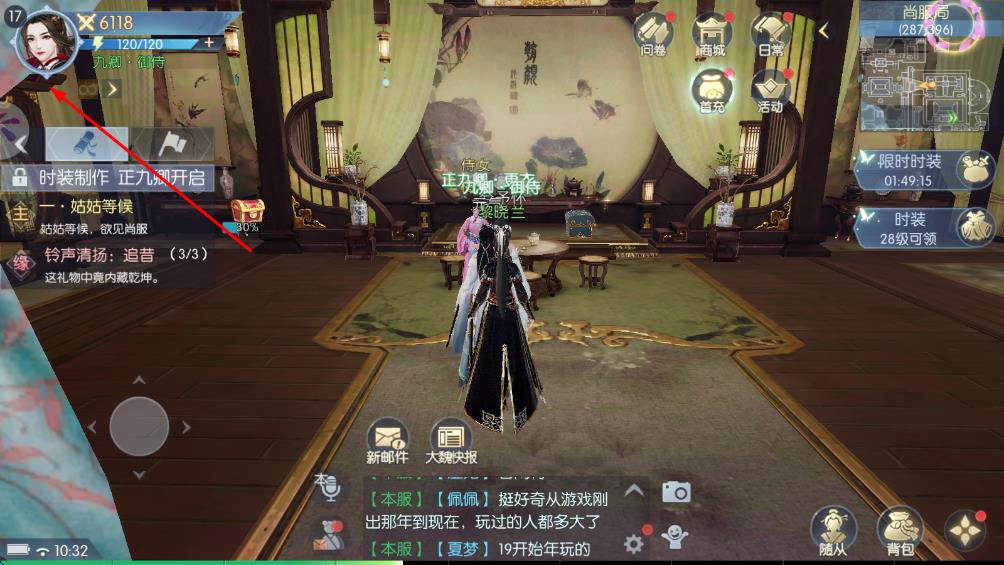Open the 30% treasure chest reward
The image size is (1004, 565).
coord(247,213)
